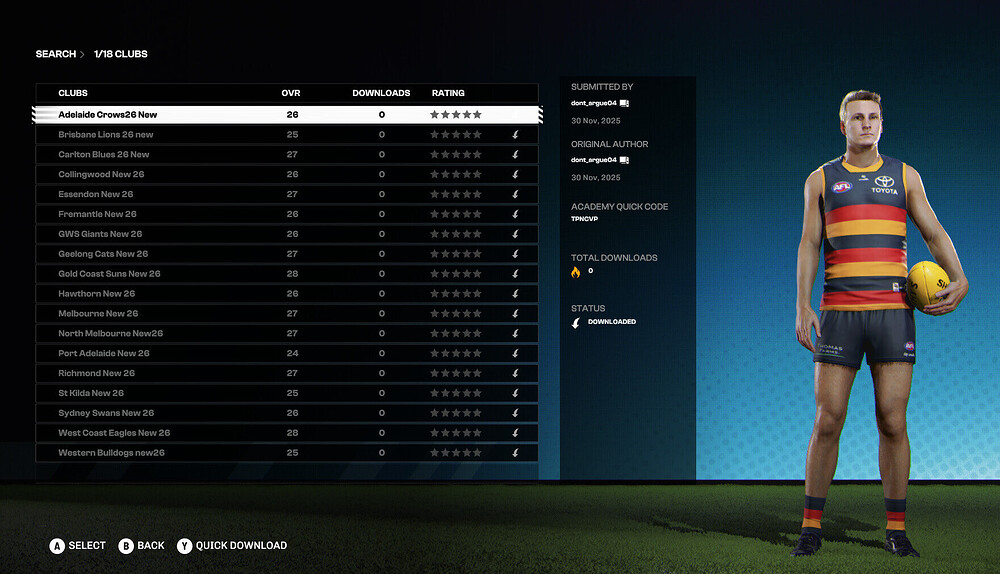Image resolution: width=1000 pixels, height=574 pixels.
Task: Pick West Coast Eagles New 26
Action: point(114,433)
